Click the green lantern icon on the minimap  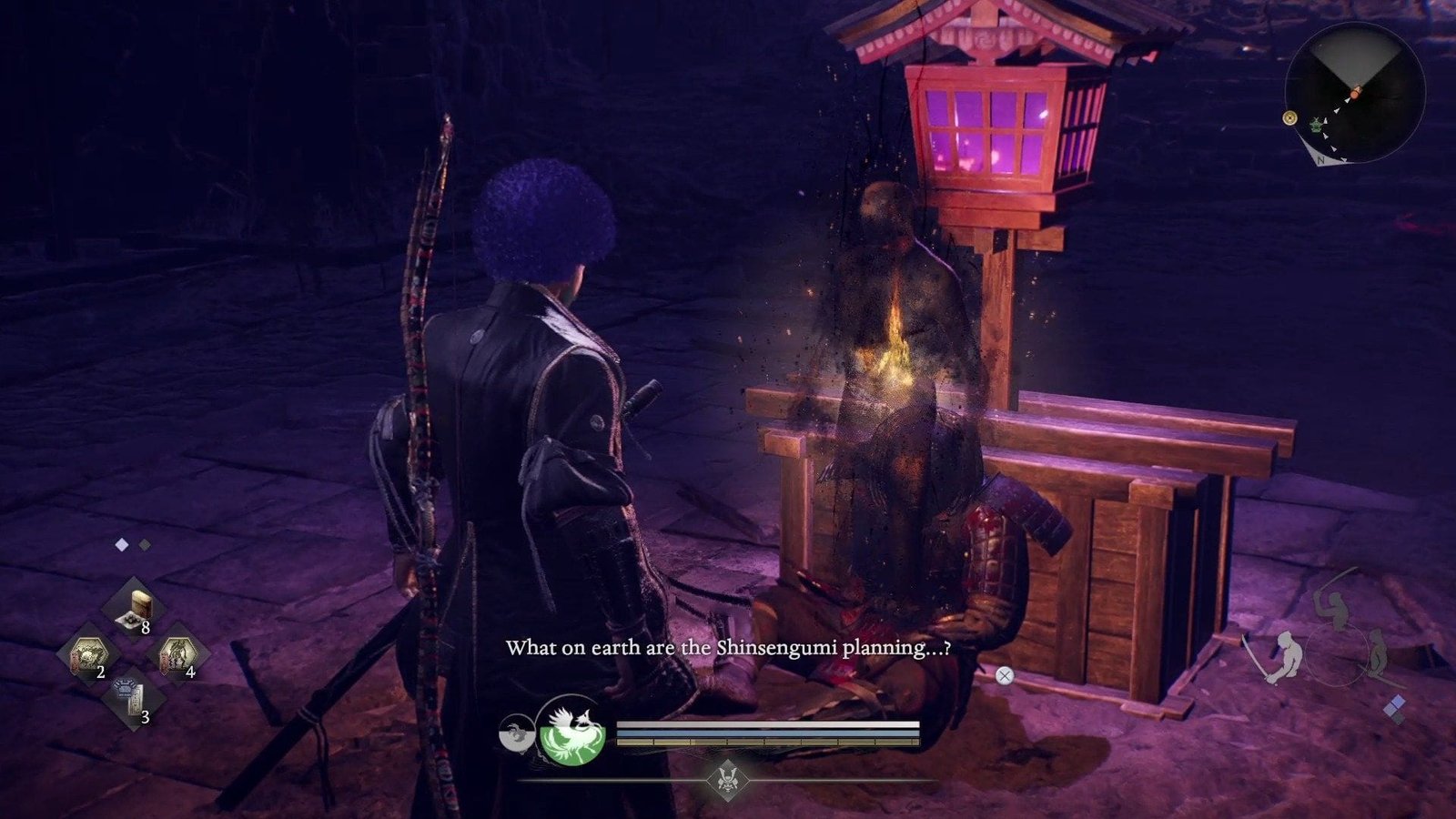pos(1316,126)
